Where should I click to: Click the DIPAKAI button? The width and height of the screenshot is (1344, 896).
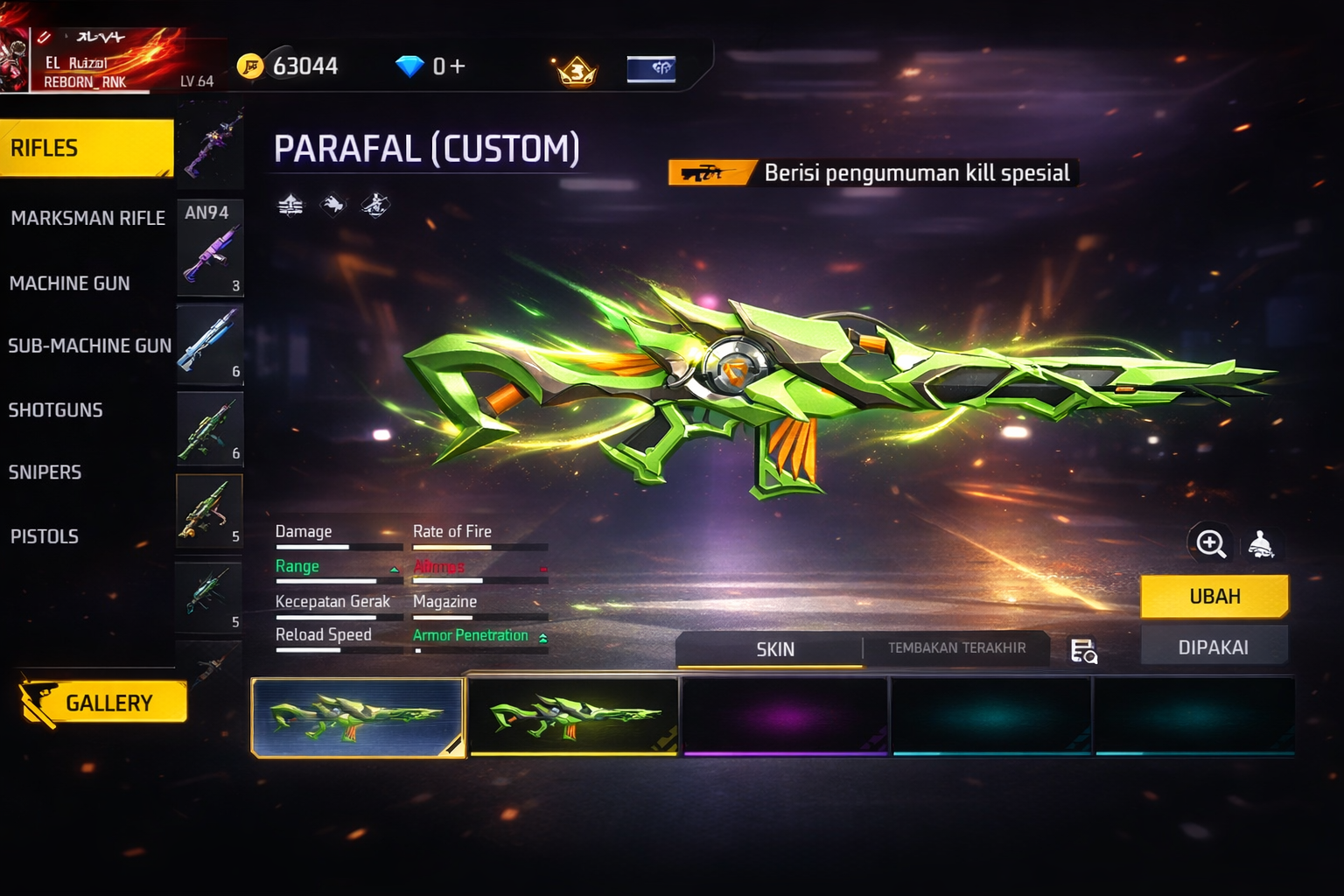tap(1213, 647)
